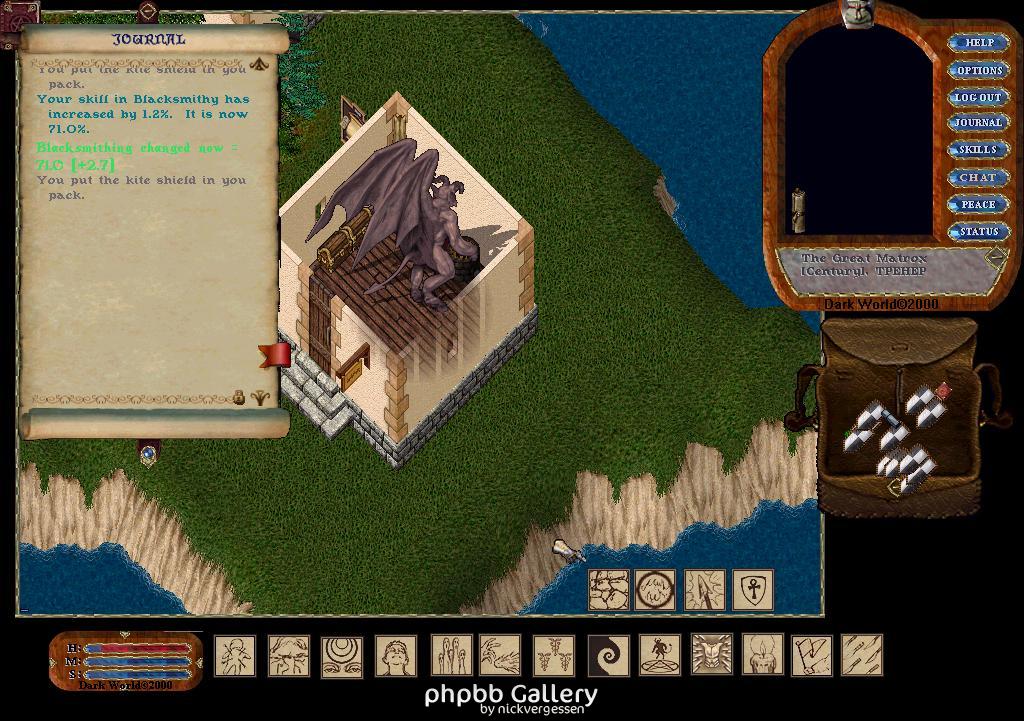Open the Chat window

tap(977, 177)
